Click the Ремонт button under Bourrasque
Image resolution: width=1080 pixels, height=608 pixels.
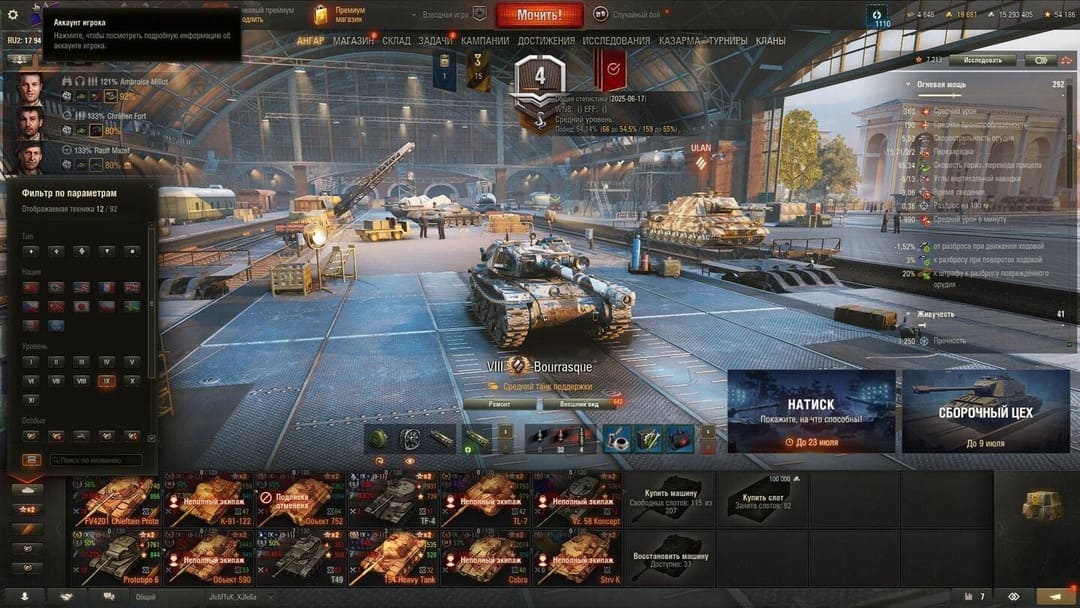(x=499, y=404)
